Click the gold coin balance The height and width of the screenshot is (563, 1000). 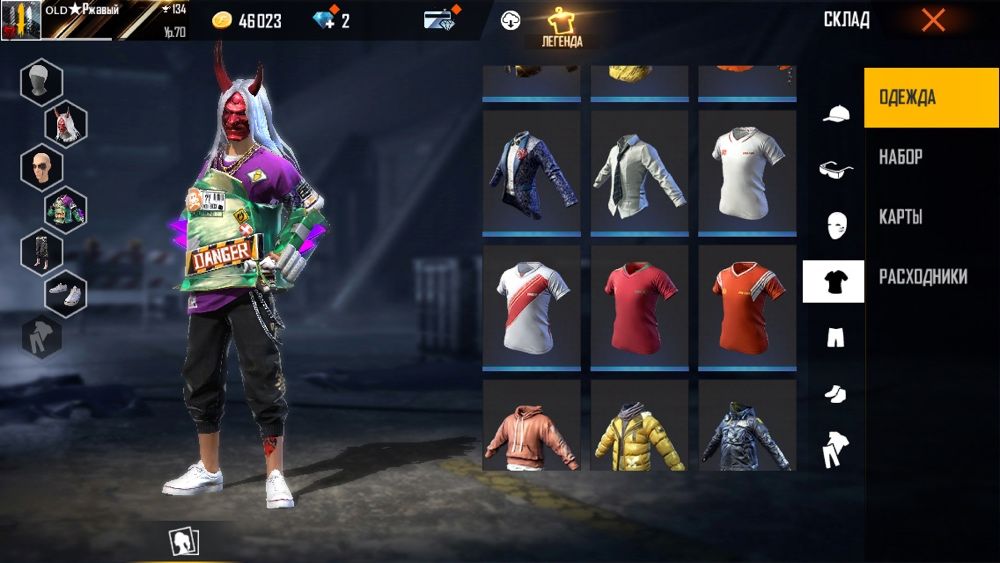point(247,21)
